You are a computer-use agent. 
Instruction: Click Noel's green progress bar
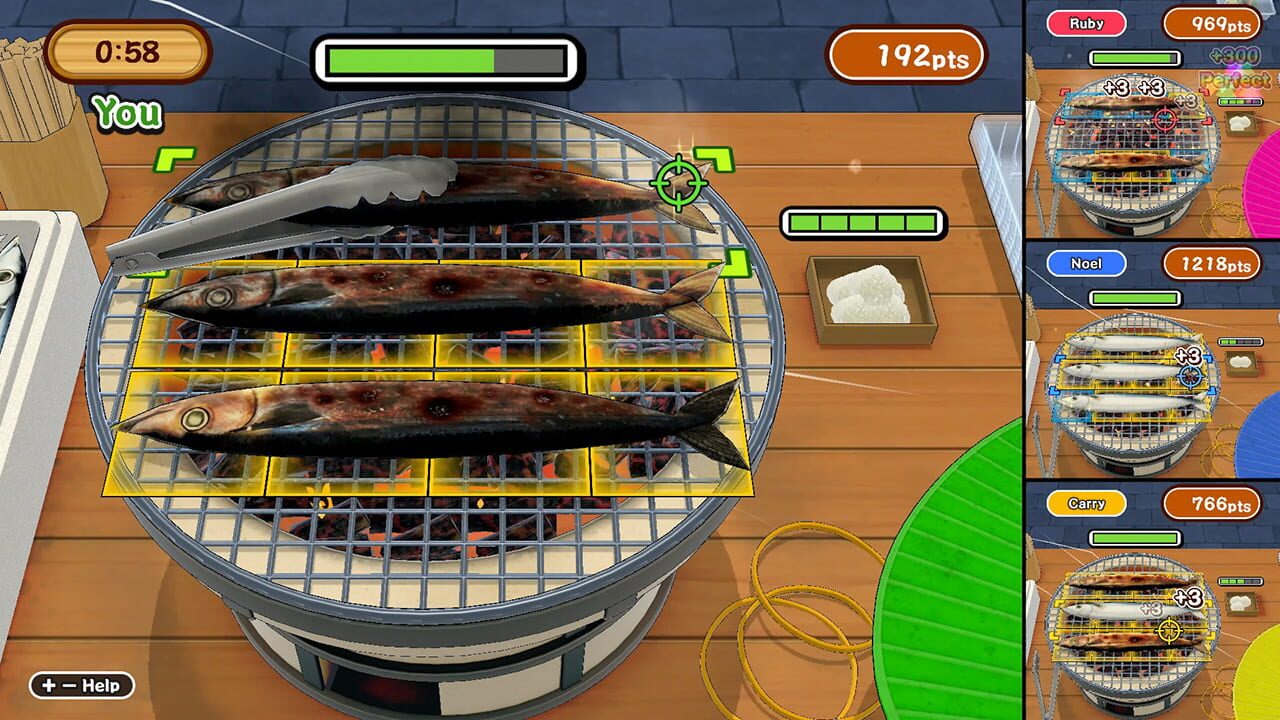[x=1137, y=298]
